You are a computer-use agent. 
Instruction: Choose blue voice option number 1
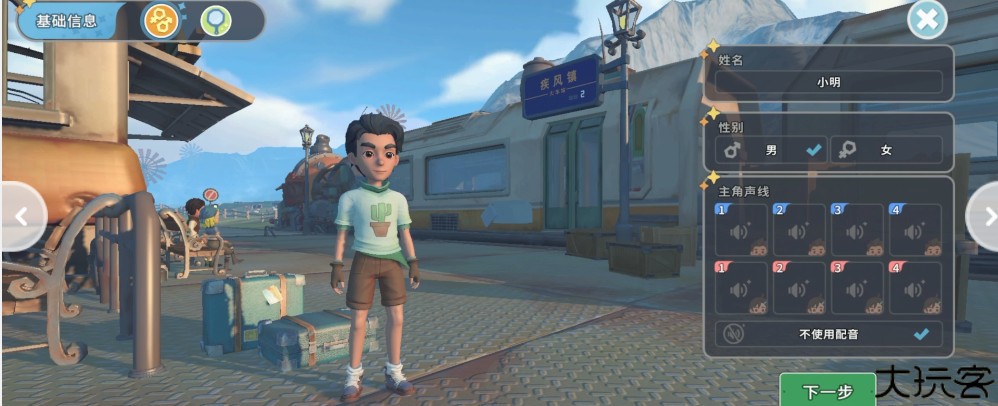tap(742, 231)
